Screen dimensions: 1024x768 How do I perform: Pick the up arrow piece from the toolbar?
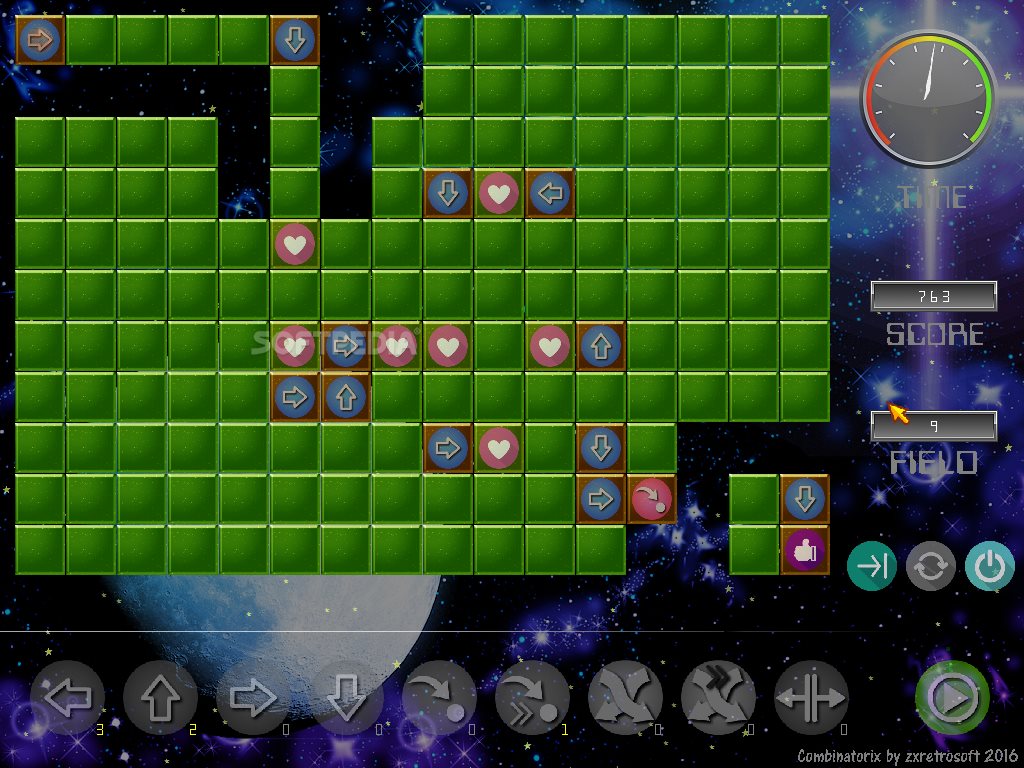click(x=160, y=697)
